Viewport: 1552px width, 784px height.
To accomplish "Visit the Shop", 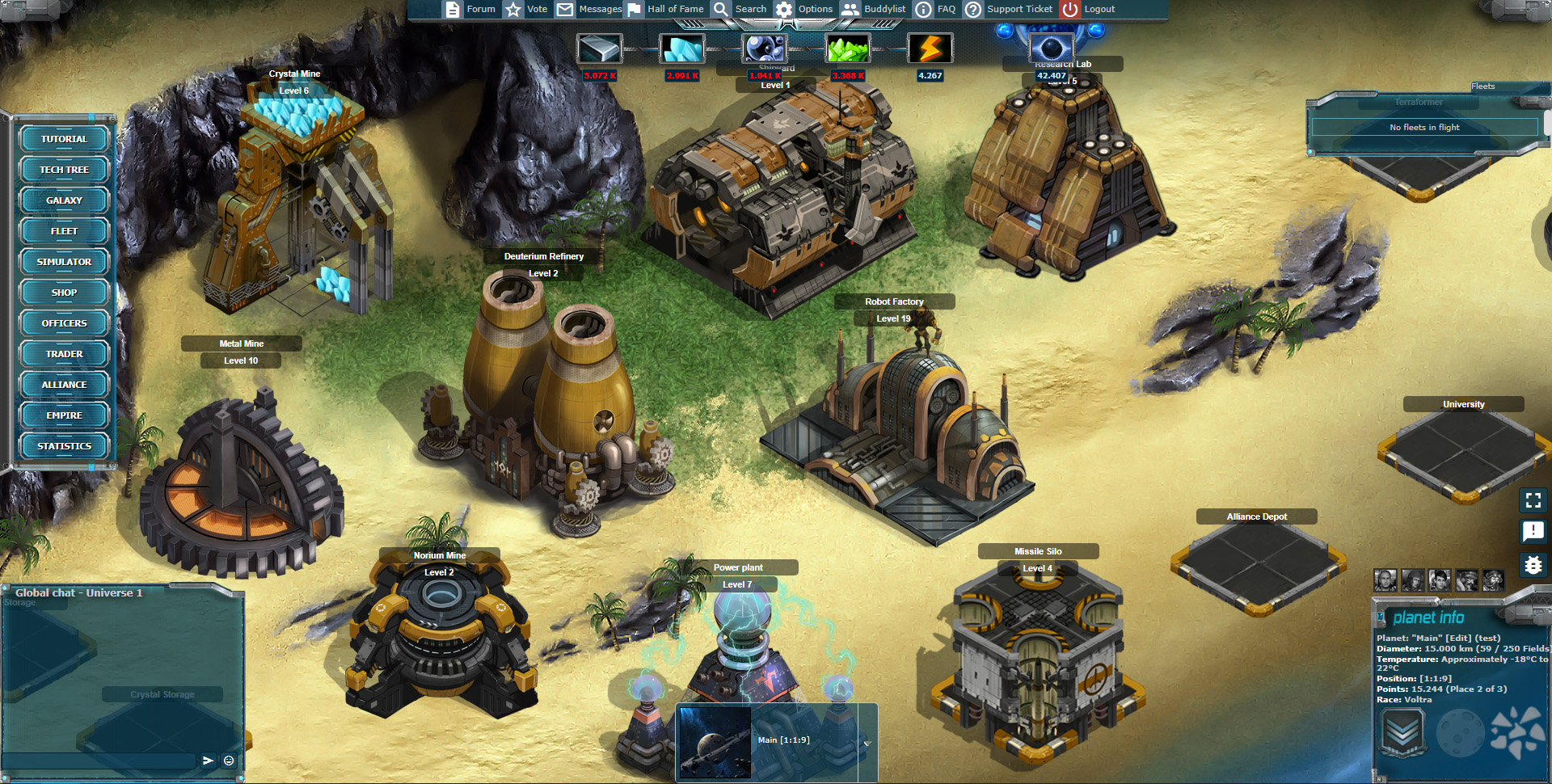I will (x=64, y=293).
